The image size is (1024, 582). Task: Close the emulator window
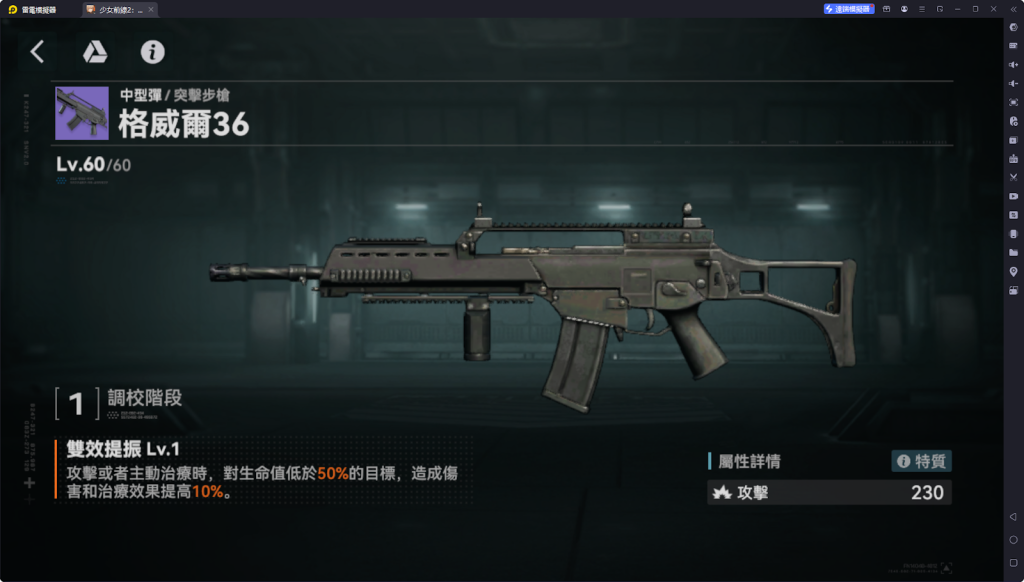pos(994,9)
